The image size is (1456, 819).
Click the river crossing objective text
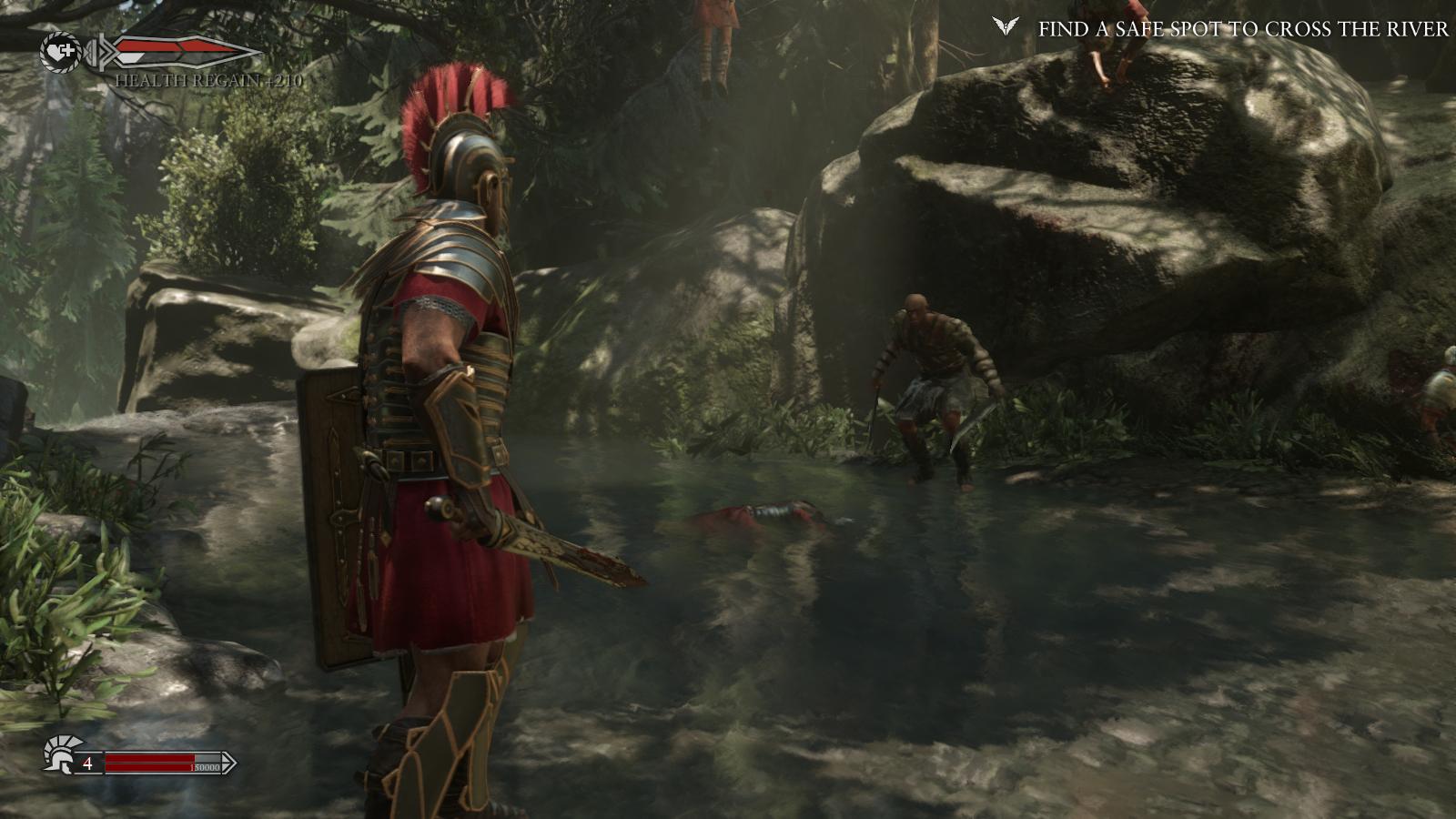pos(1242,29)
